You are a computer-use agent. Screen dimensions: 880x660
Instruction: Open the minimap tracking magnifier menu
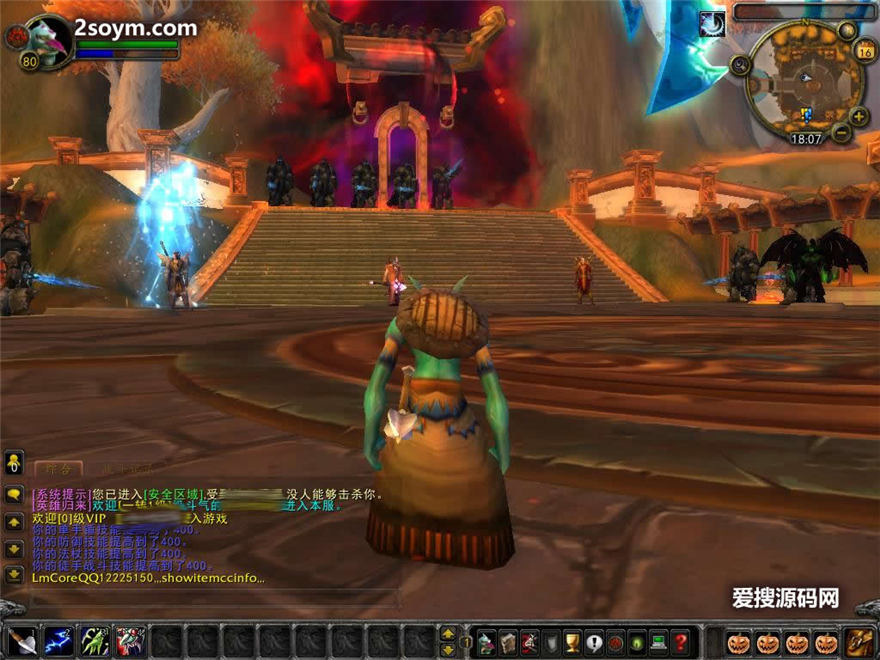pos(741,66)
